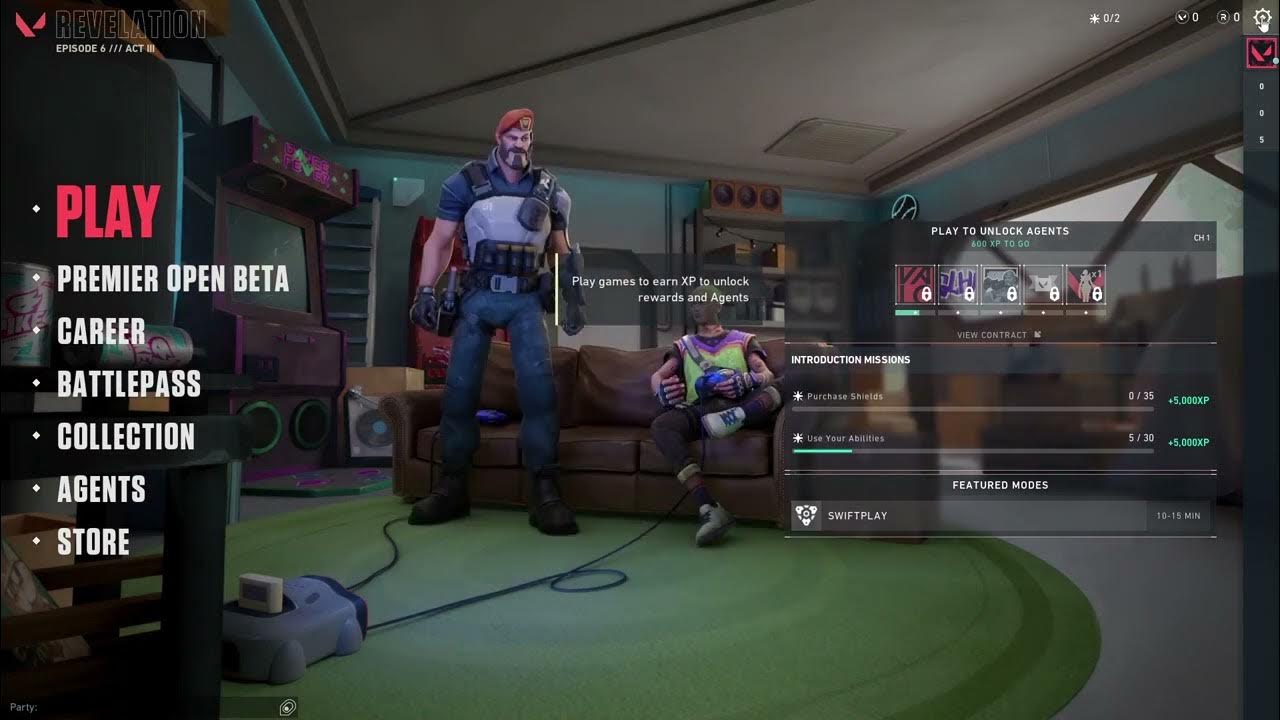Go to the Career page
The image size is (1280, 720).
pos(101,331)
